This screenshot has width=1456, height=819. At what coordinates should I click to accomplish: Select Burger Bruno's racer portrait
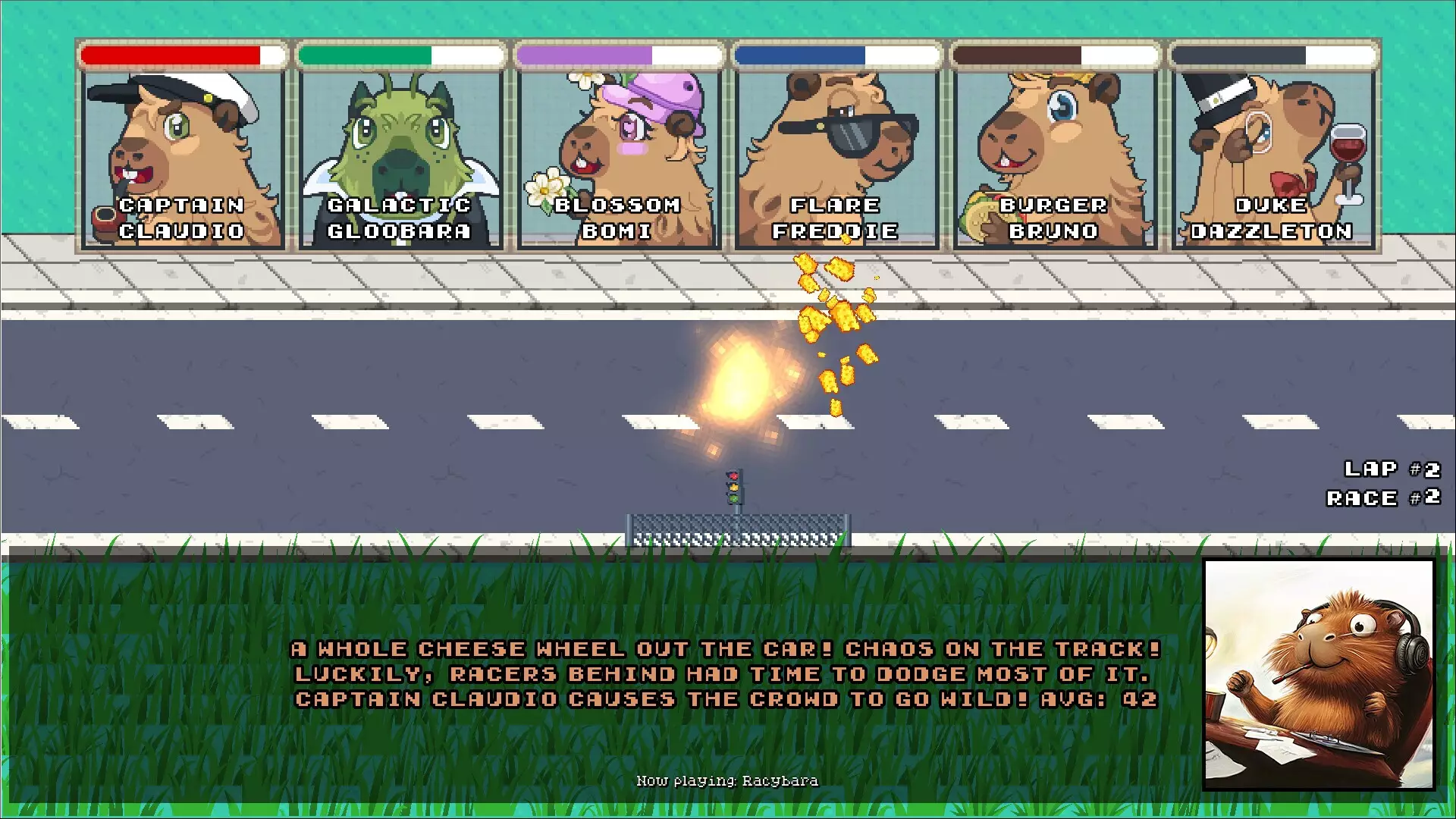pos(1053,152)
